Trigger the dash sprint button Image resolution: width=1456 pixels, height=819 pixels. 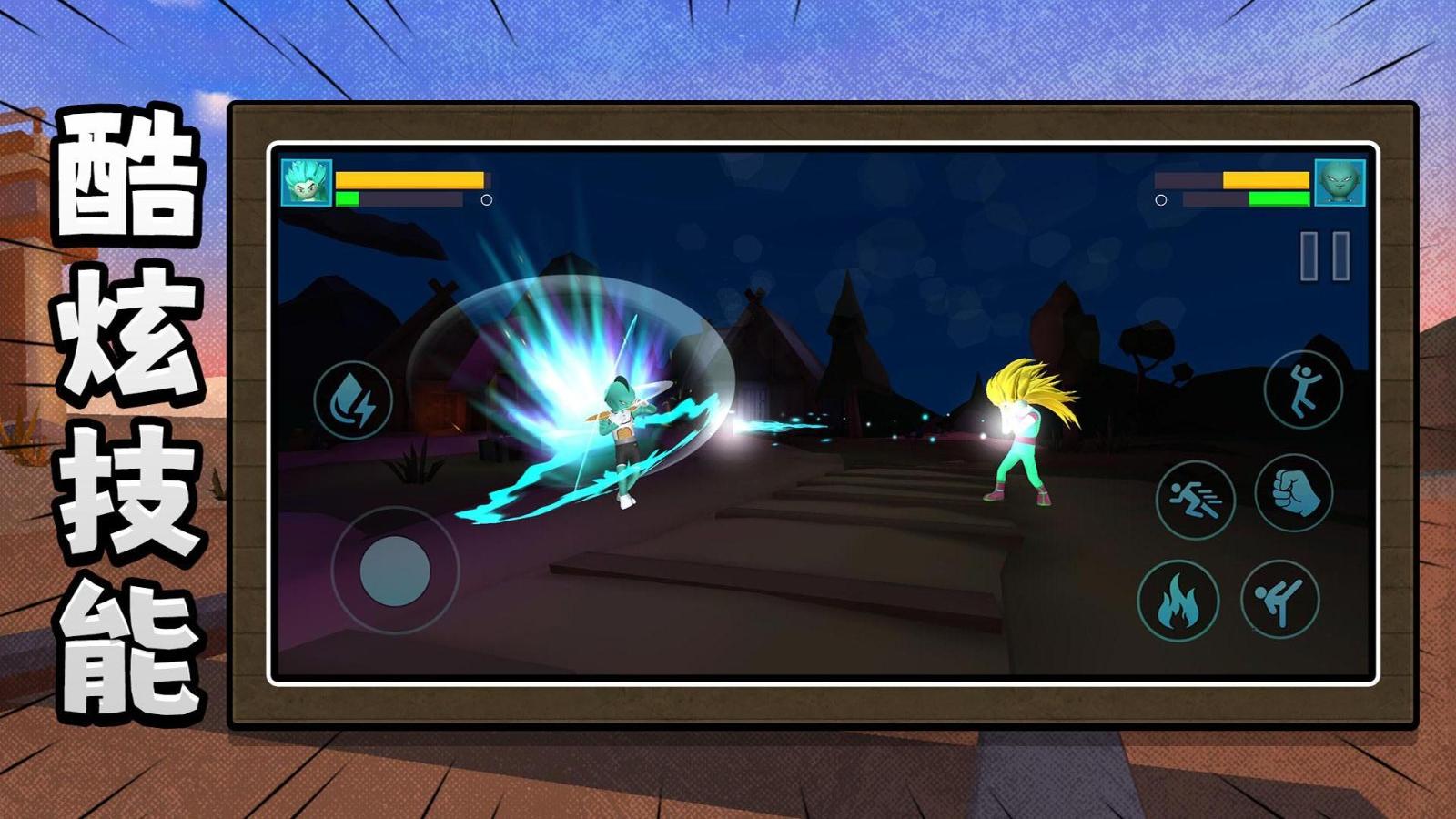[1195, 499]
